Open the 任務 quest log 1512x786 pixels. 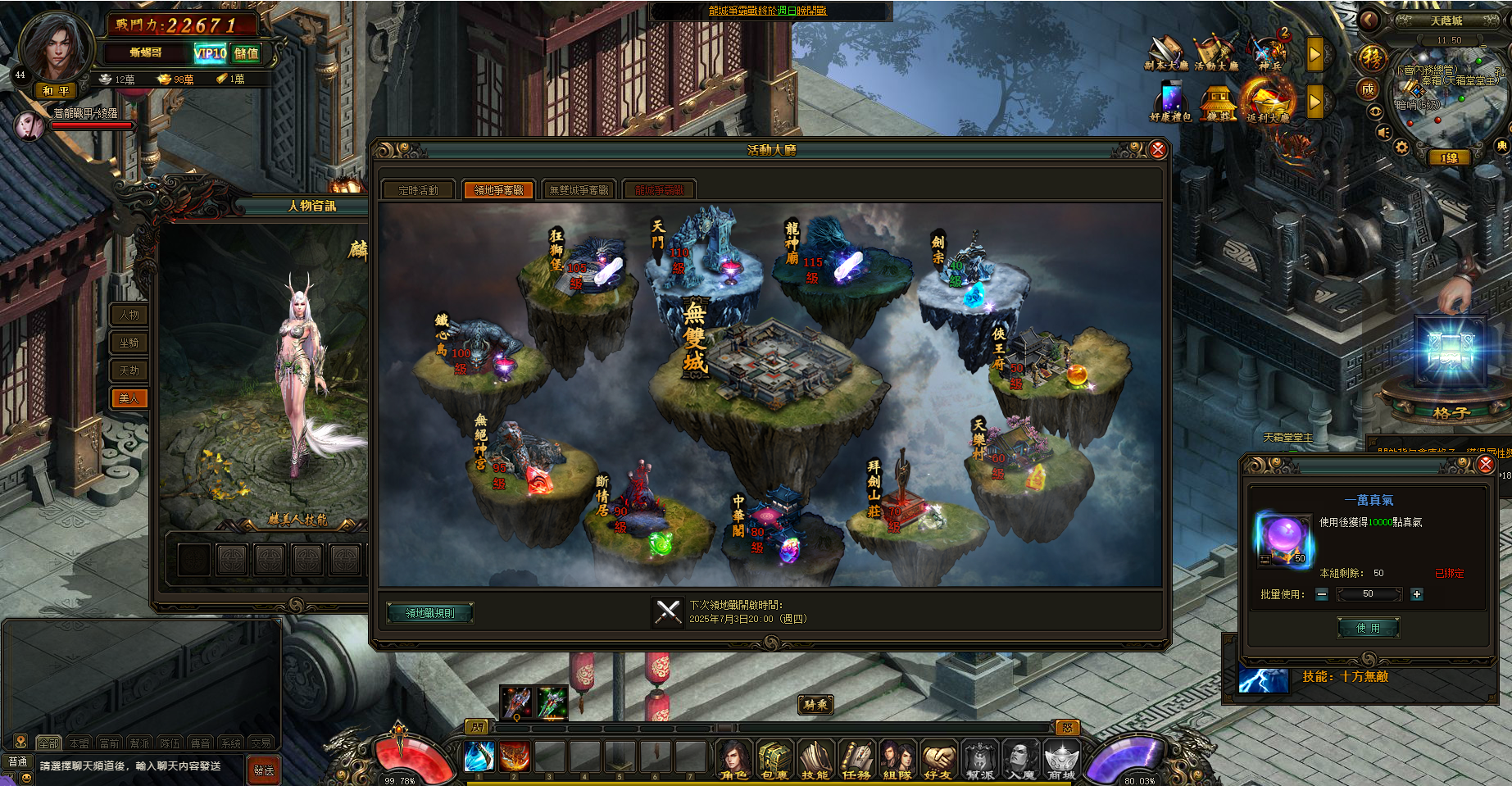(856, 760)
